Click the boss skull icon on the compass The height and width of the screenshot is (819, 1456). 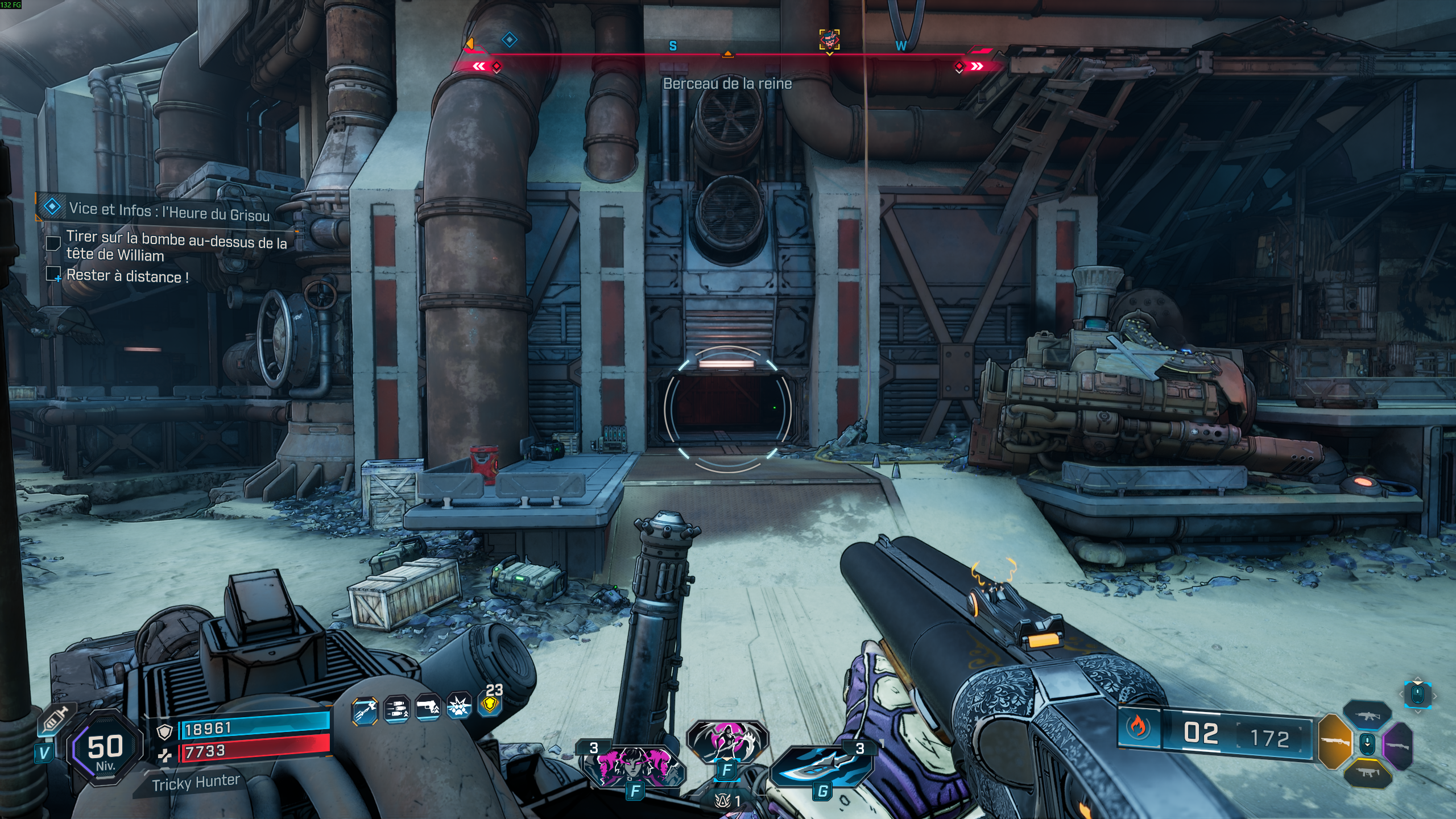830,40
